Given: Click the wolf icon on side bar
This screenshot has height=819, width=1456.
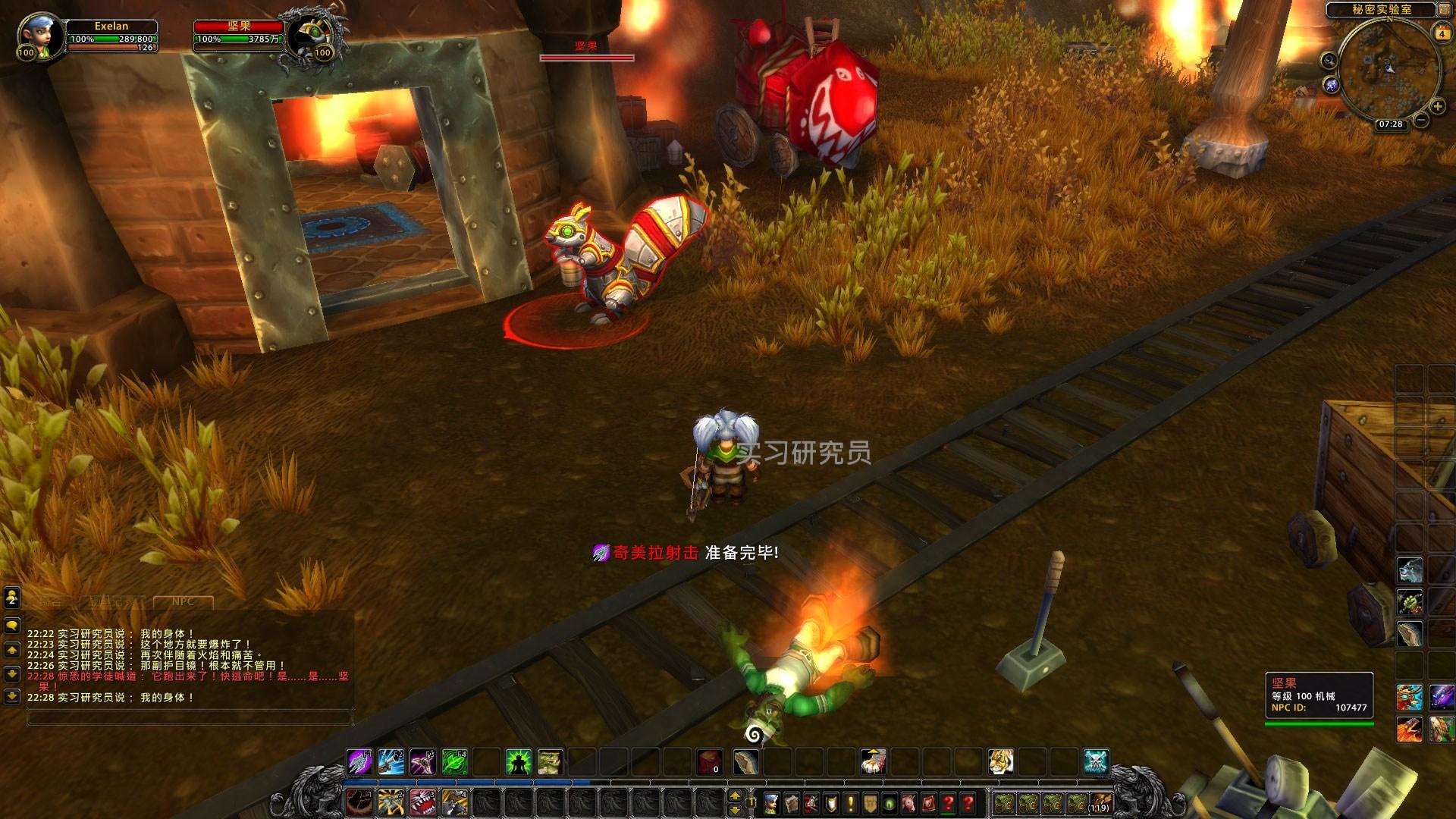Looking at the screenshot, I should point(1410,570).
